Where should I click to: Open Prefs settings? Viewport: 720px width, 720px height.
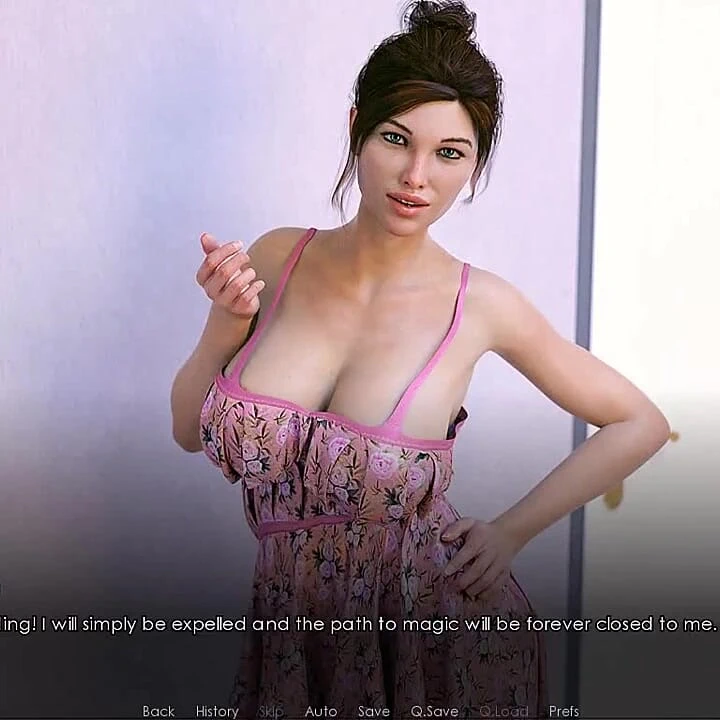(x=564, y=711)
